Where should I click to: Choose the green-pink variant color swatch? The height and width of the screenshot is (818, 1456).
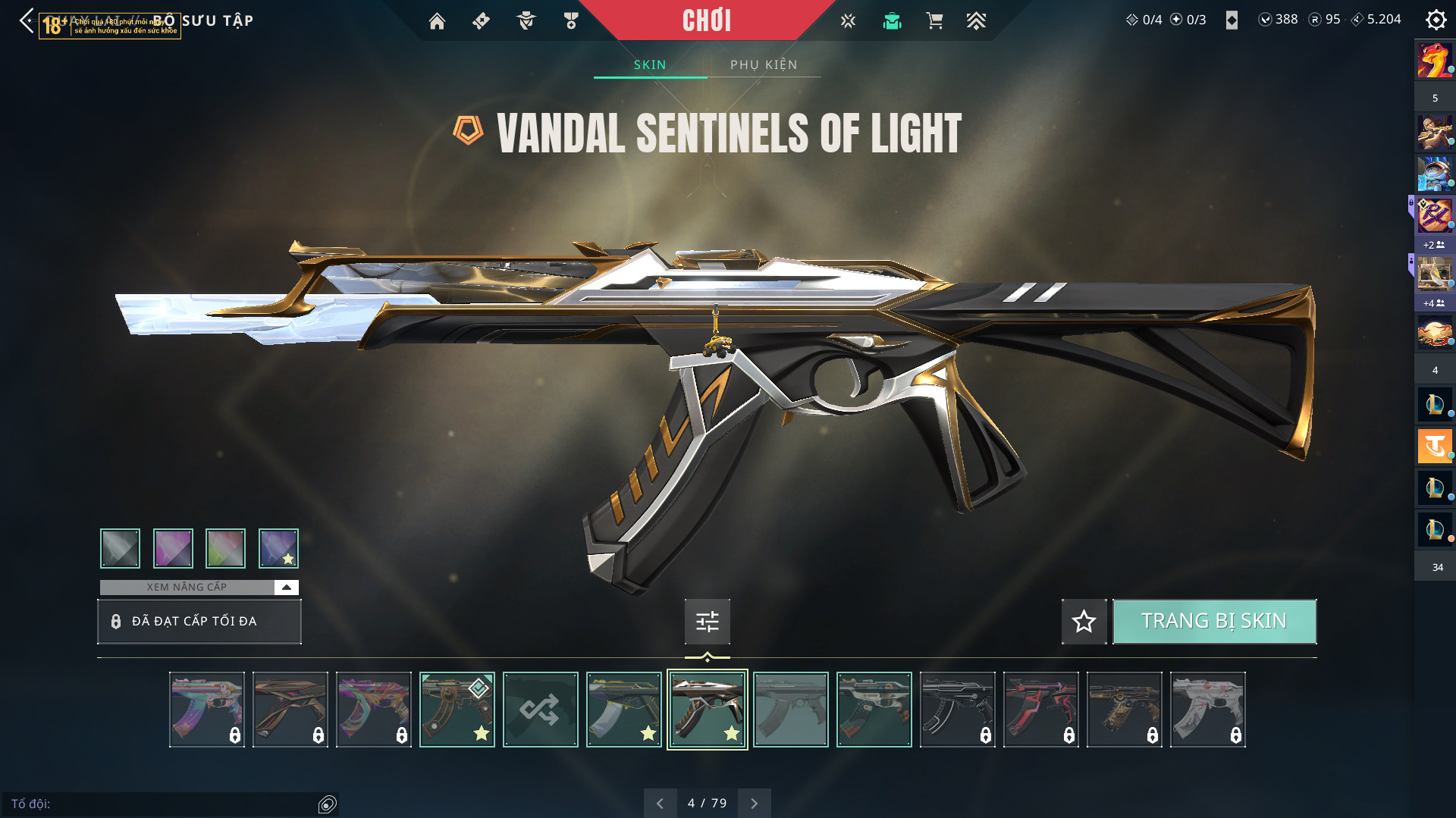(225, 548)
